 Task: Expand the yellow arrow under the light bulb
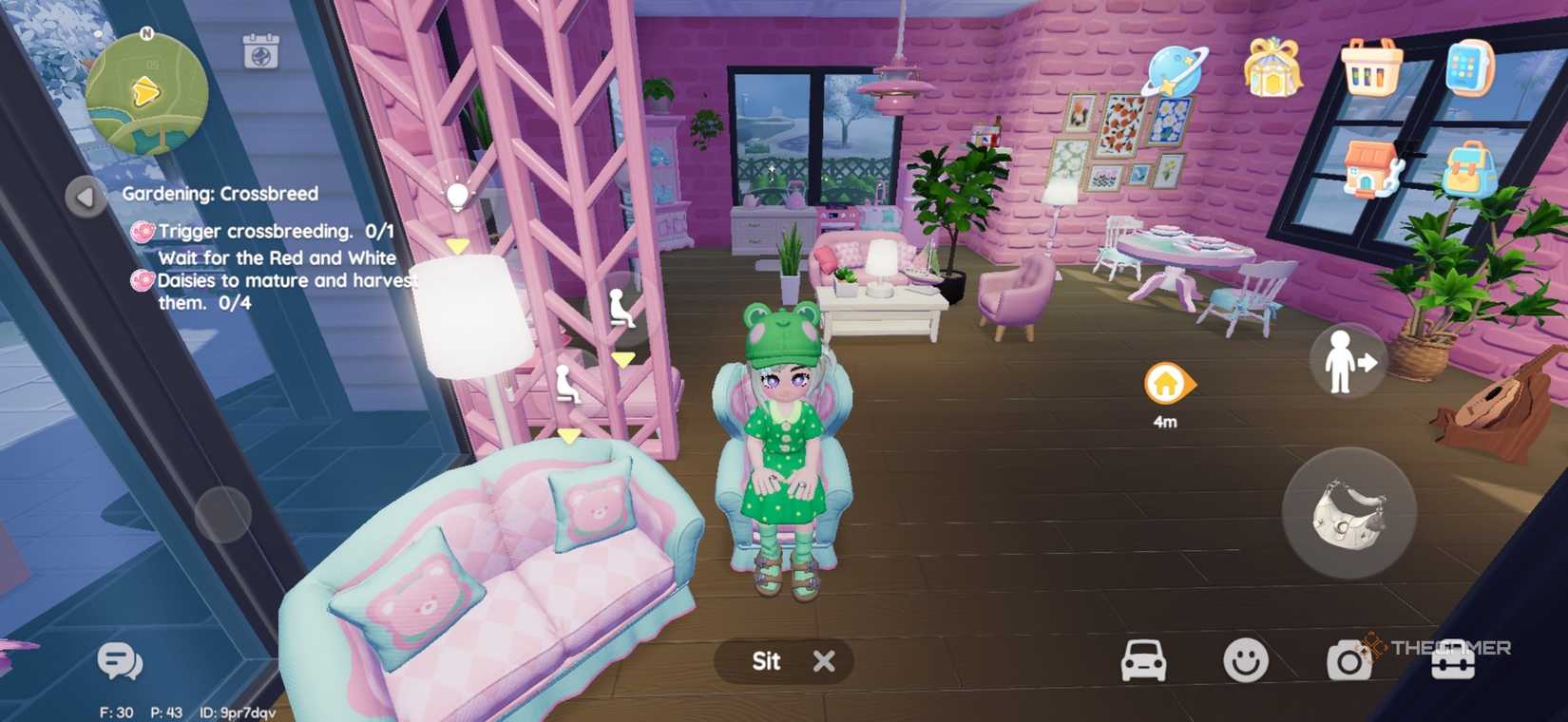(x=458, y=243)
